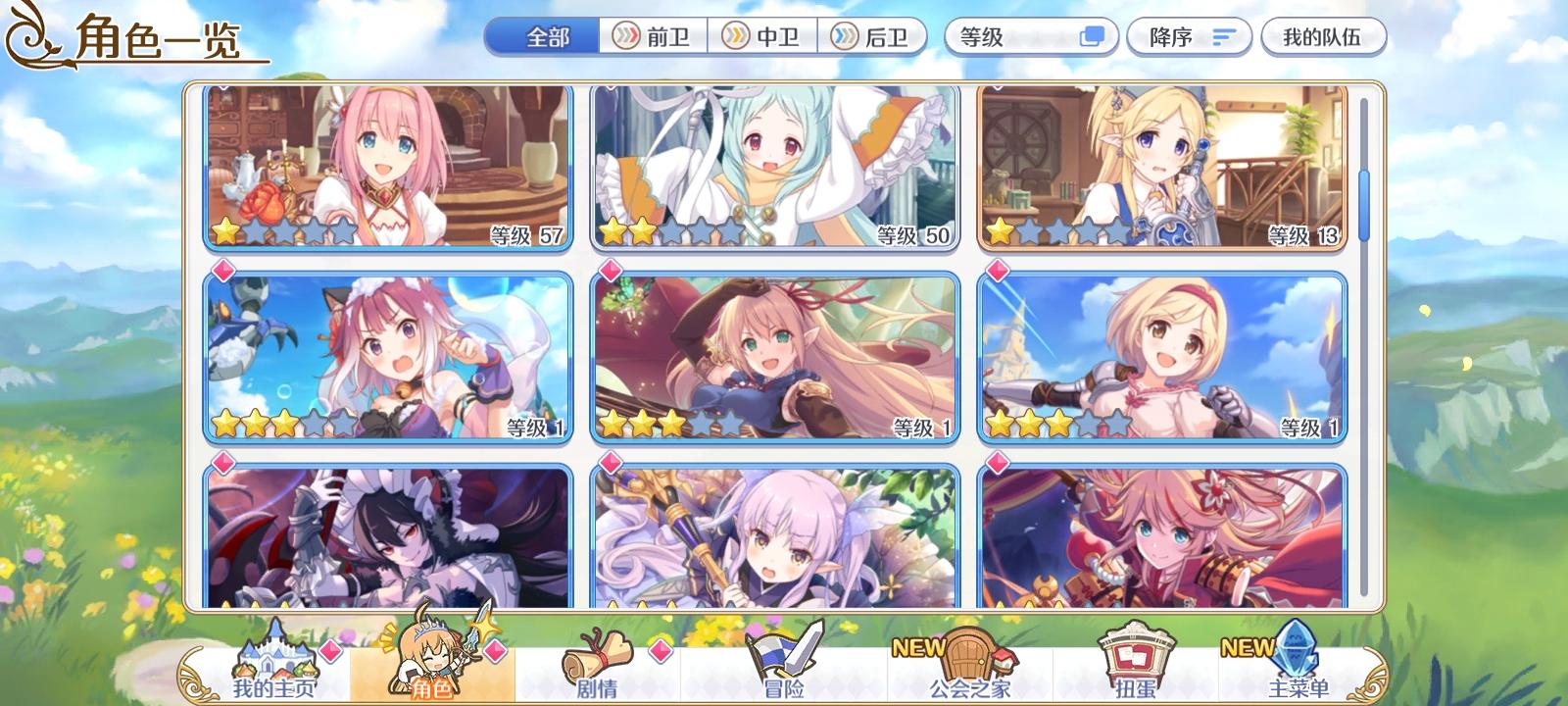Switch to the 前卫 vanguard tab
The image size is (1568, 706).
tap(656, 36)
